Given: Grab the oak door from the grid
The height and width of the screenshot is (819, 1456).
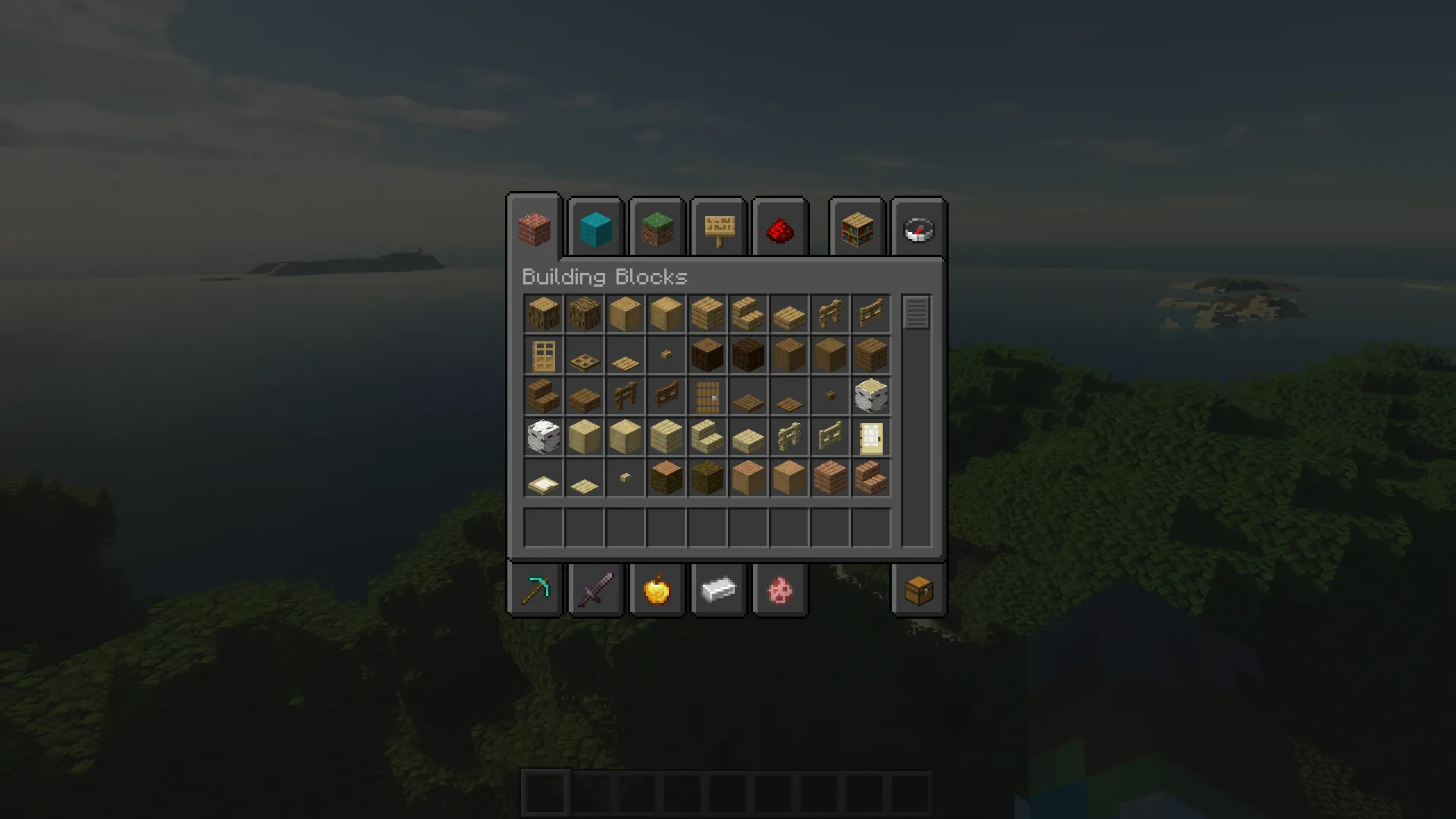Looking at the screenshot, I should click(x=543, y=355).
